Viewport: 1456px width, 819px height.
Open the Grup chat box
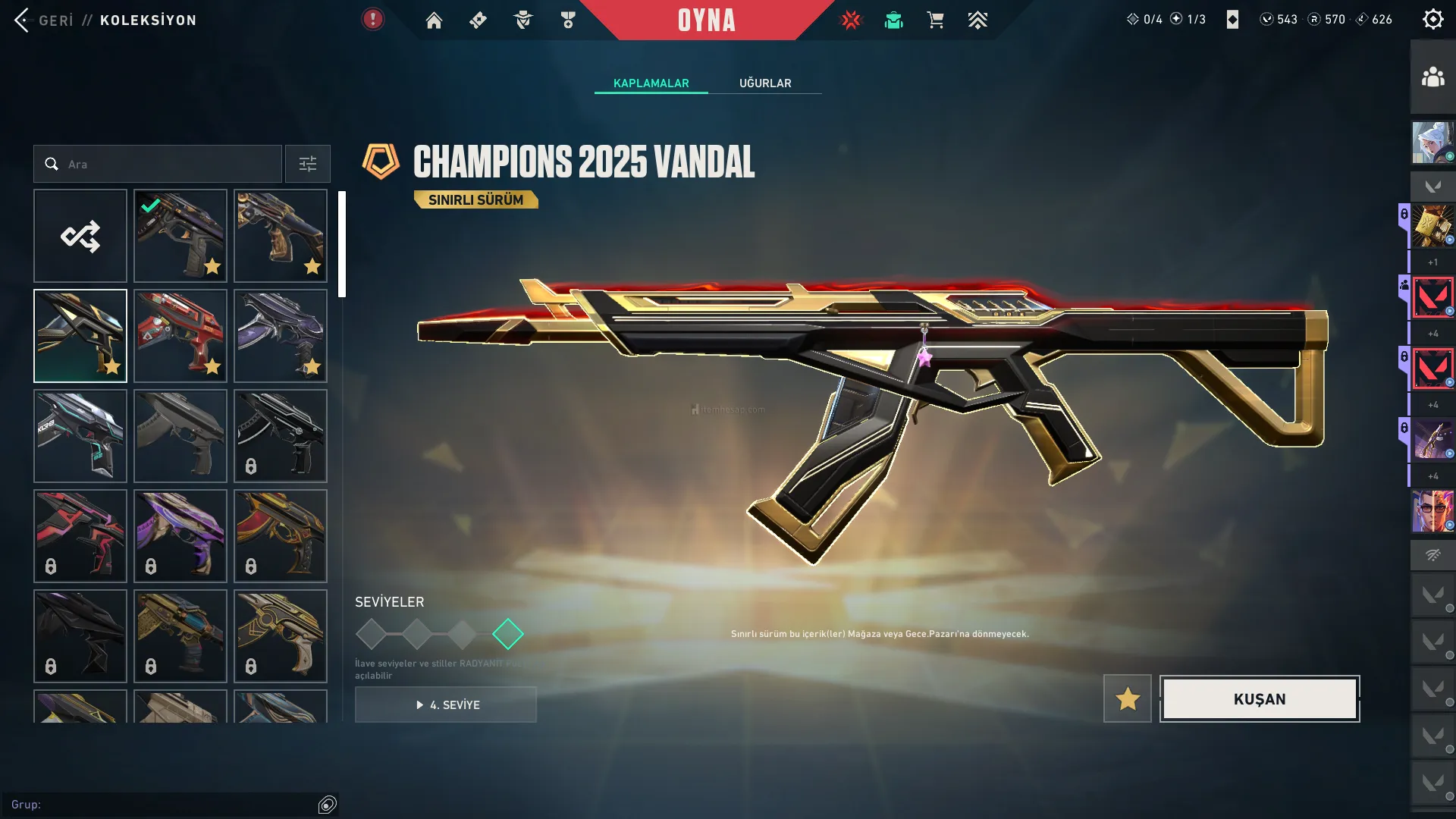click(x=163, y=805)
